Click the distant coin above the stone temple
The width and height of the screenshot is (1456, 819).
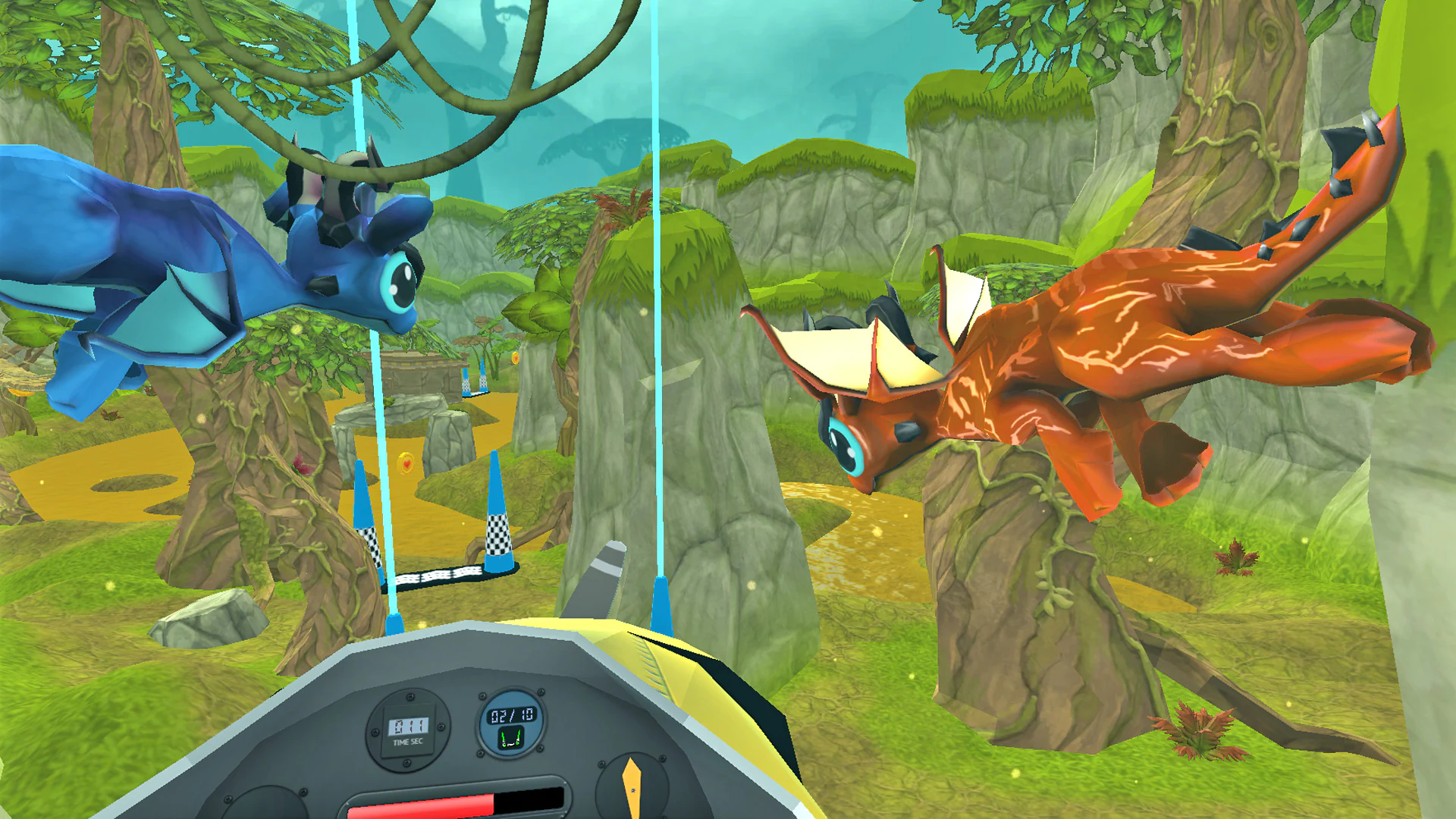(x=515, y=358)
